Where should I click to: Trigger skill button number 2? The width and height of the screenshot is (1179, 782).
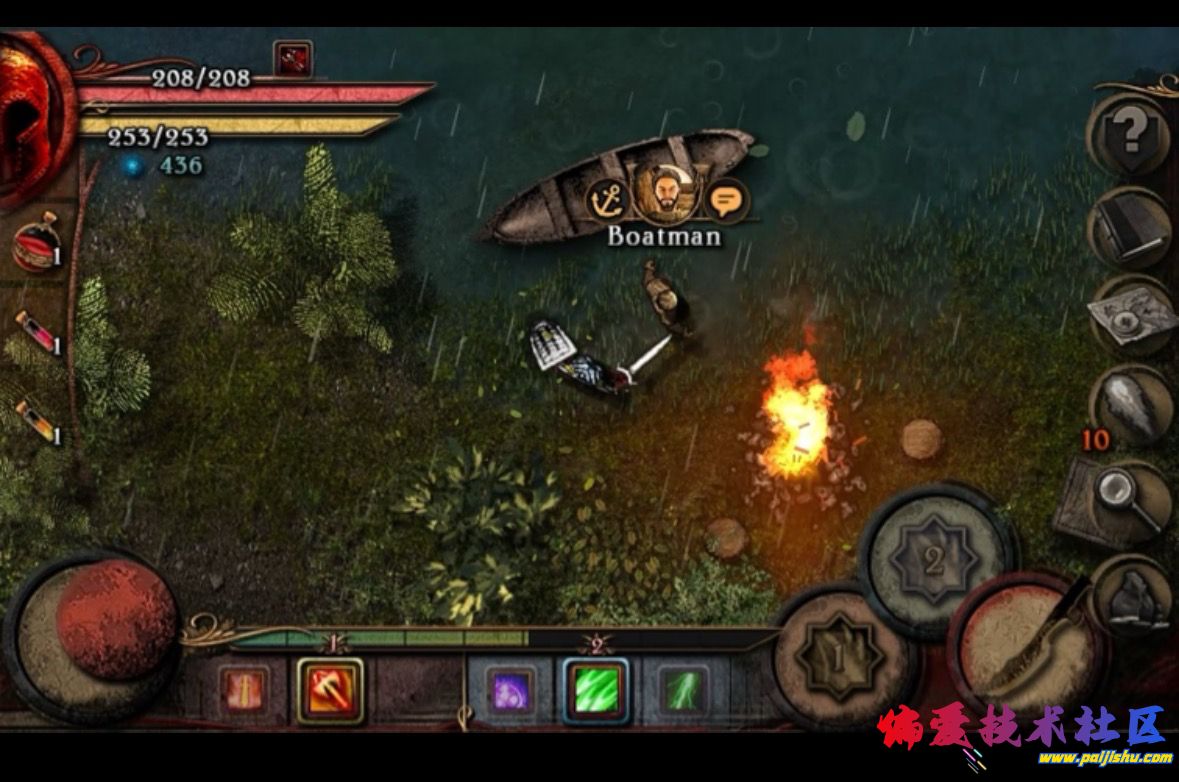tap(934, 561)
